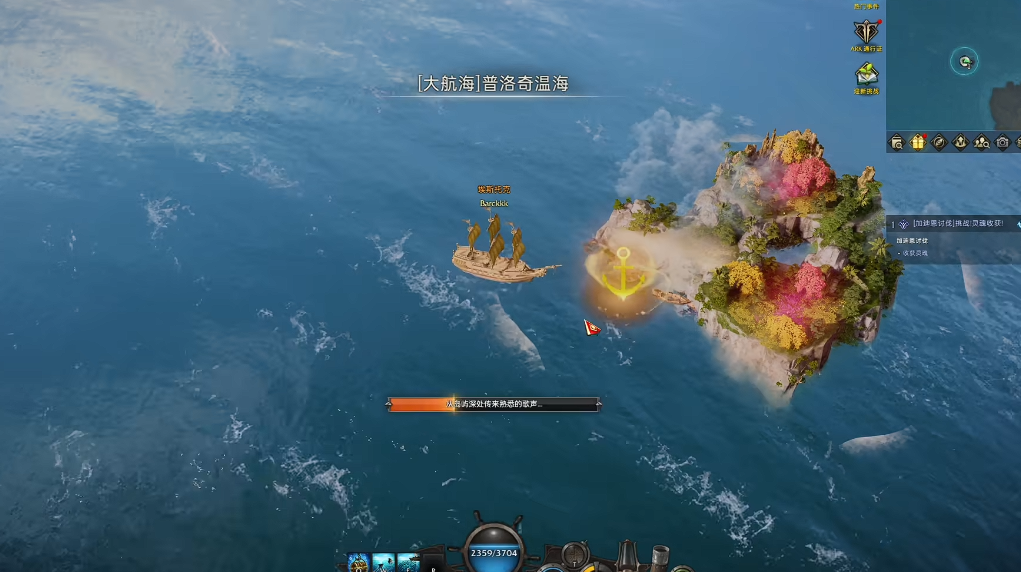Open the player search icon under minimap

pyautogui.click(x=981, y=142)
